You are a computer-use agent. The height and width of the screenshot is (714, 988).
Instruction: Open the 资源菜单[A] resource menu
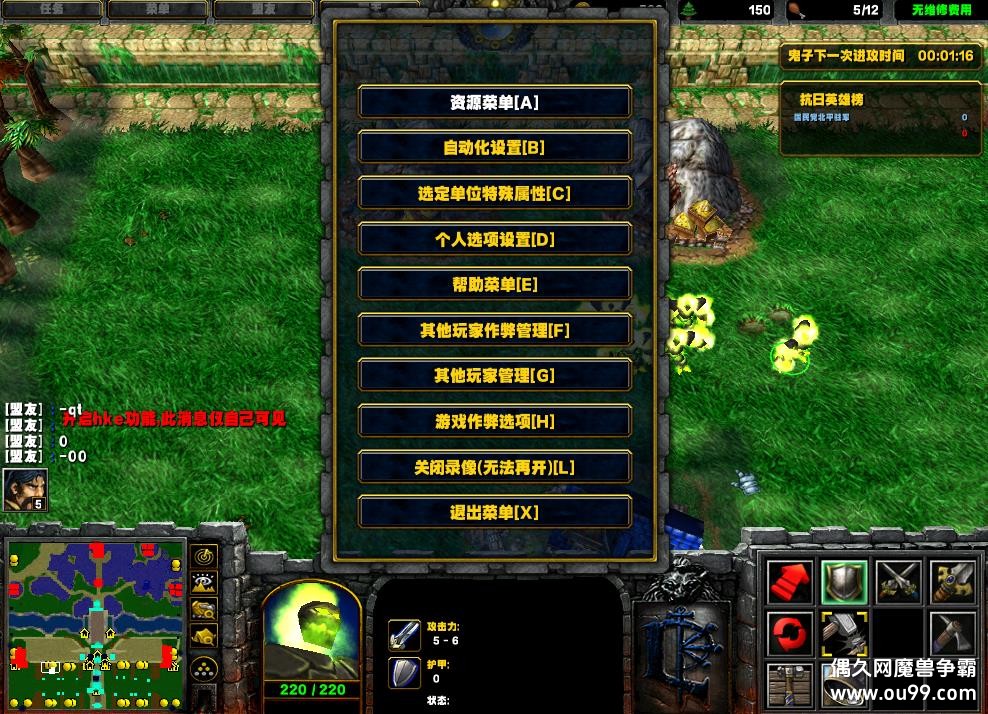pyautogui.click(x=494, y=102)
